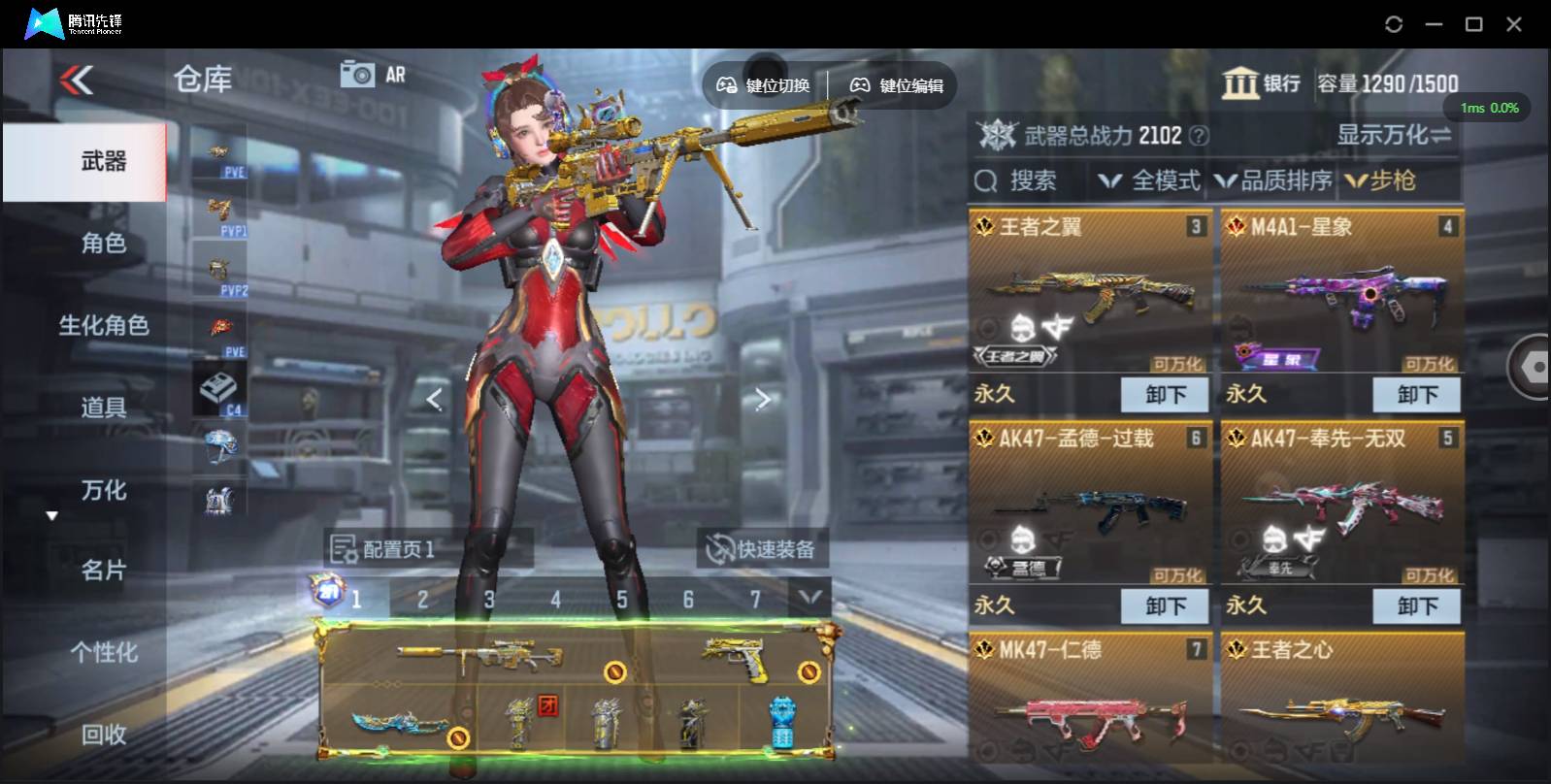Switch to the 生化角色 tab
Image resolution: width=1551 pixels, height=784 pixels.
104,325
